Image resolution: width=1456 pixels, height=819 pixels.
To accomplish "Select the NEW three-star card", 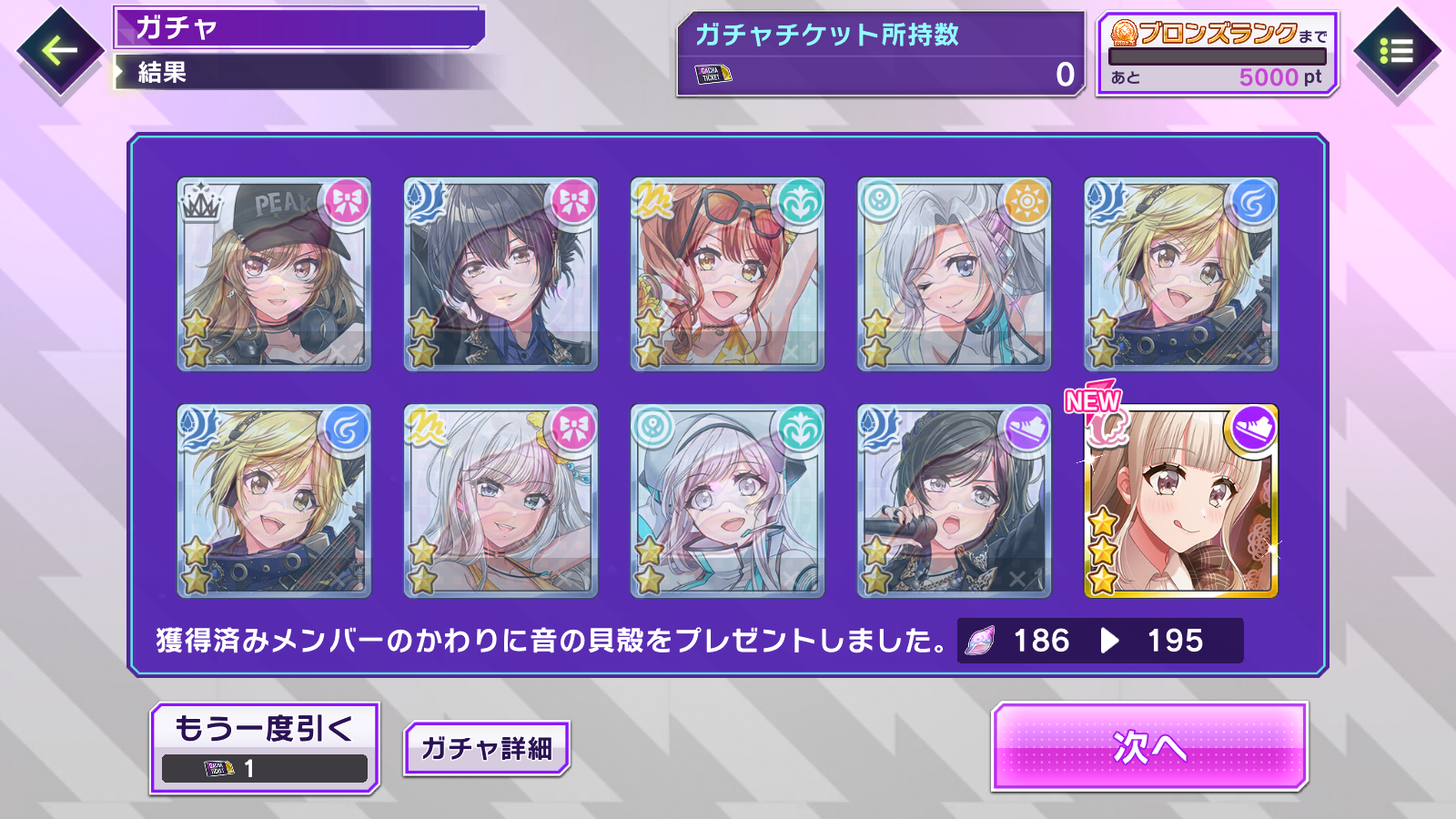I will (1180, 501).
